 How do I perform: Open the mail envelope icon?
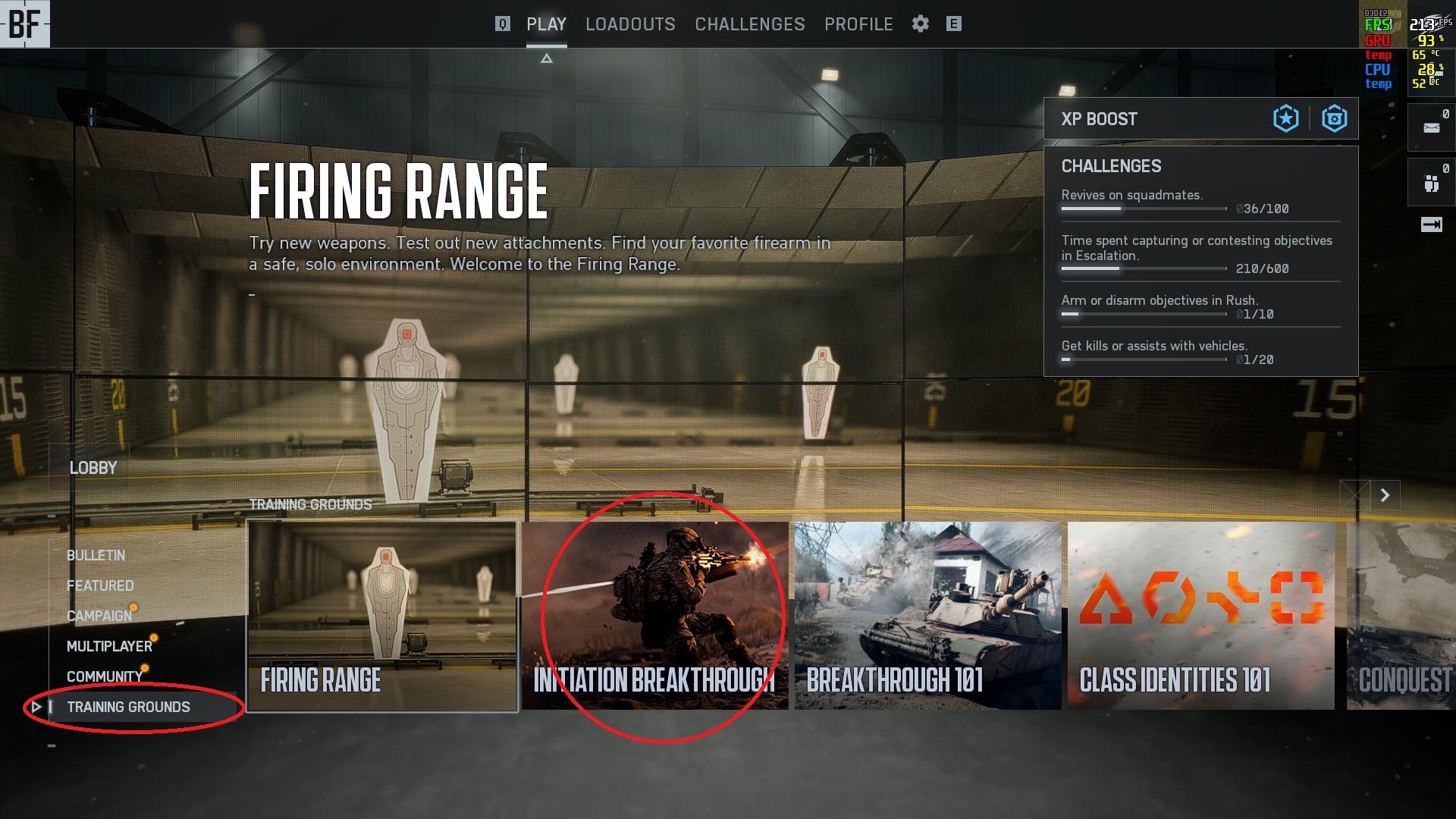pyautogui.click(x=1431, y=127)
